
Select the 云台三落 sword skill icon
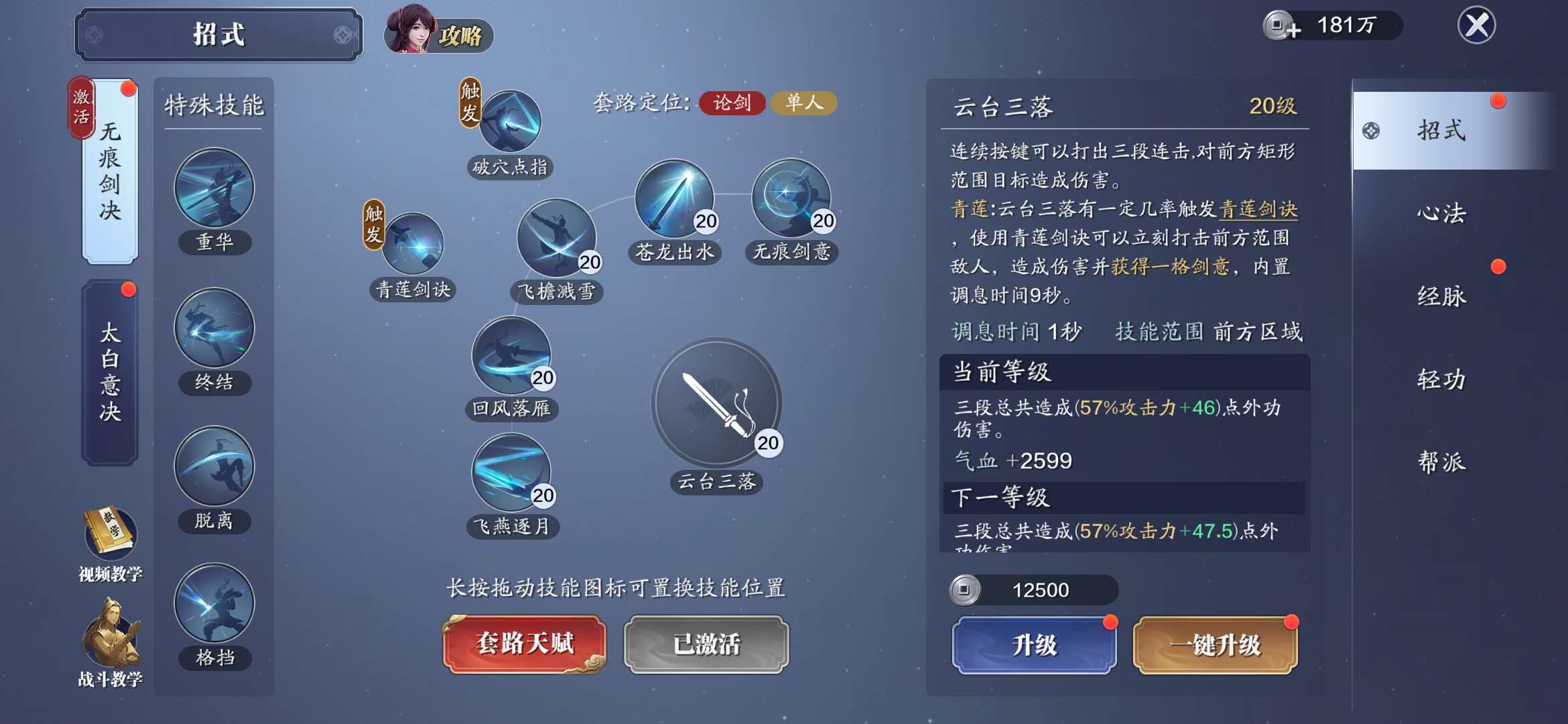[718, 406]
